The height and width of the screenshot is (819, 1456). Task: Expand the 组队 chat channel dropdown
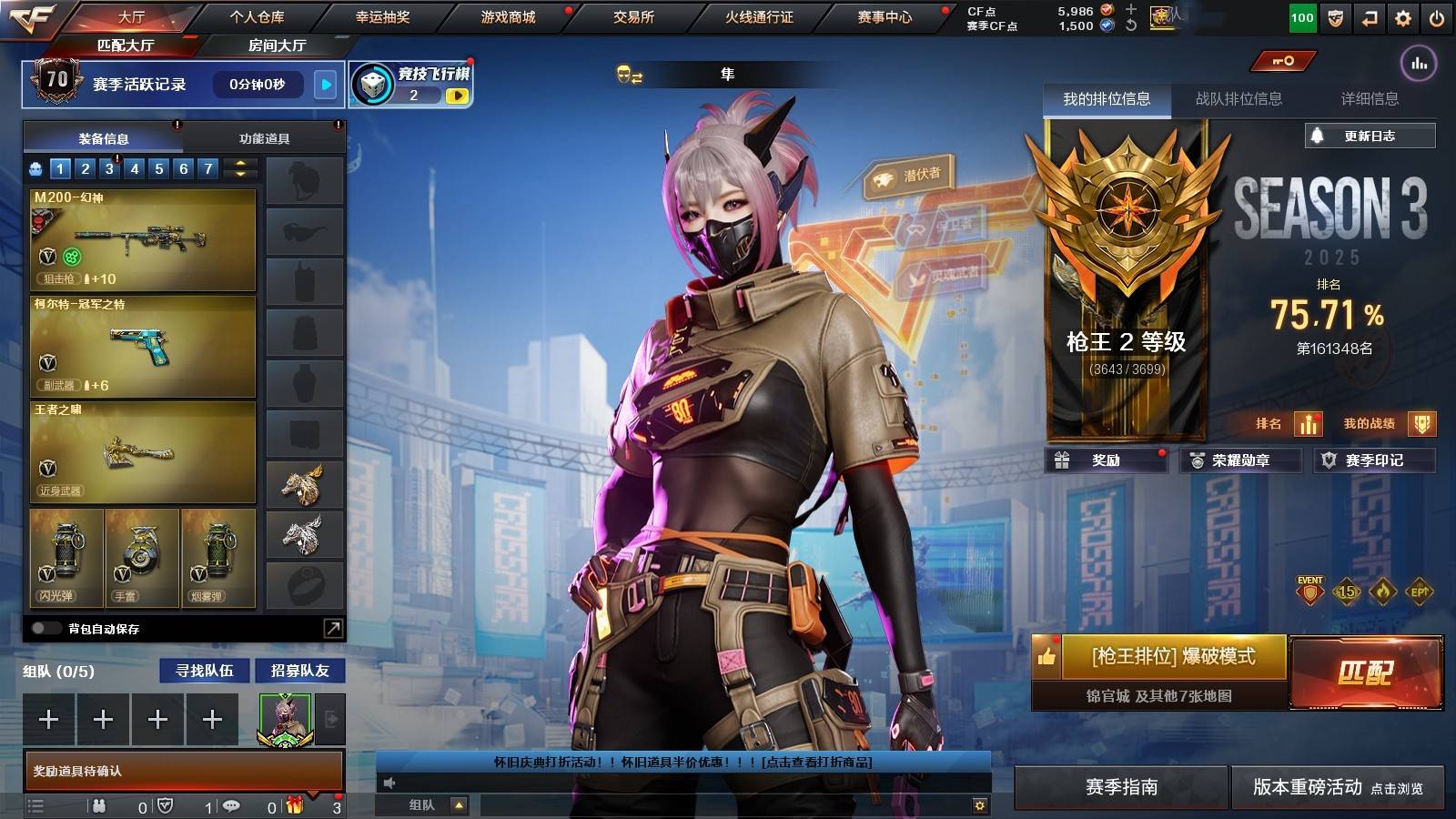click(x=459, y=805)
